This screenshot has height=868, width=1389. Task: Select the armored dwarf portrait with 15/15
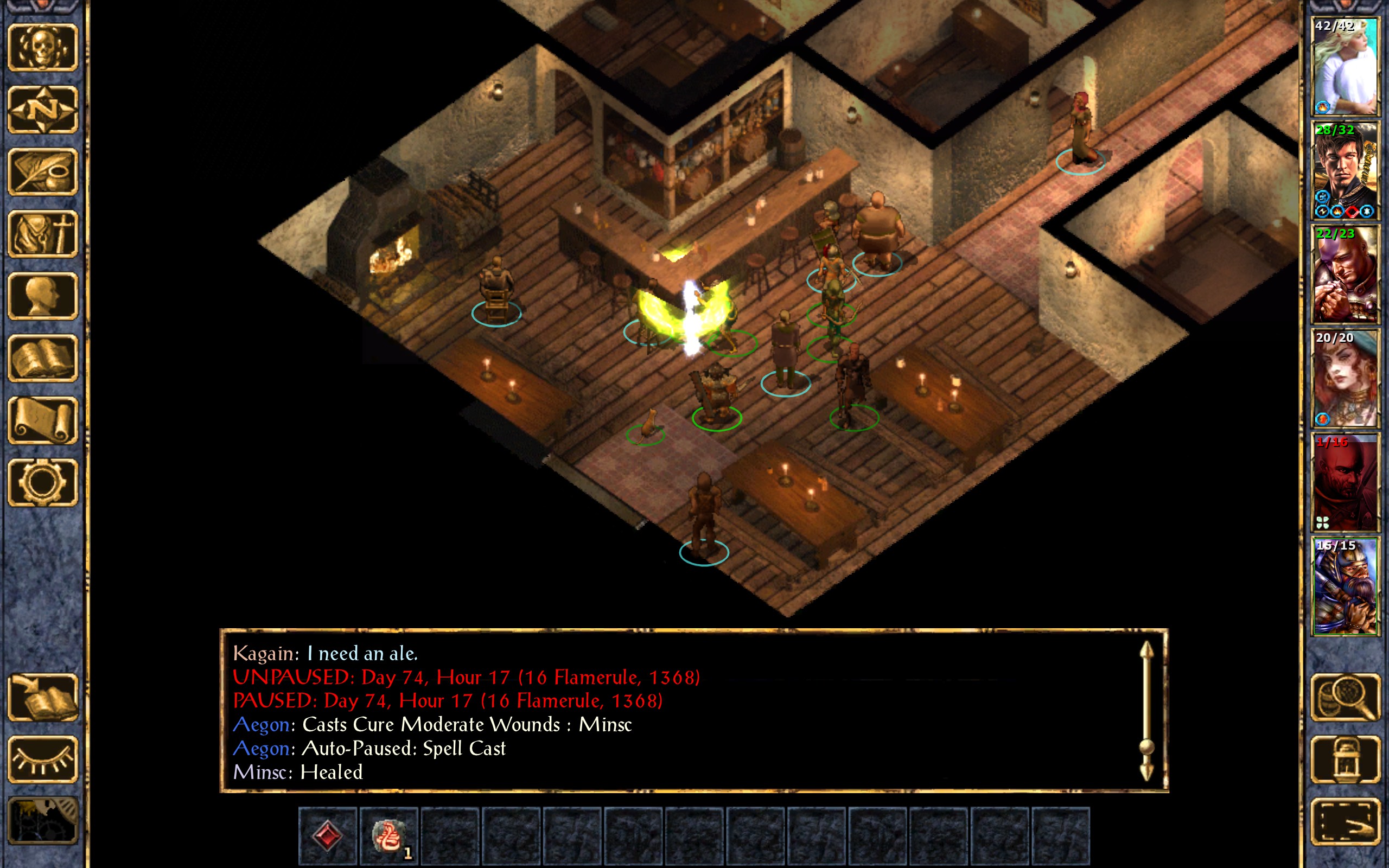tap(1345, 586)
